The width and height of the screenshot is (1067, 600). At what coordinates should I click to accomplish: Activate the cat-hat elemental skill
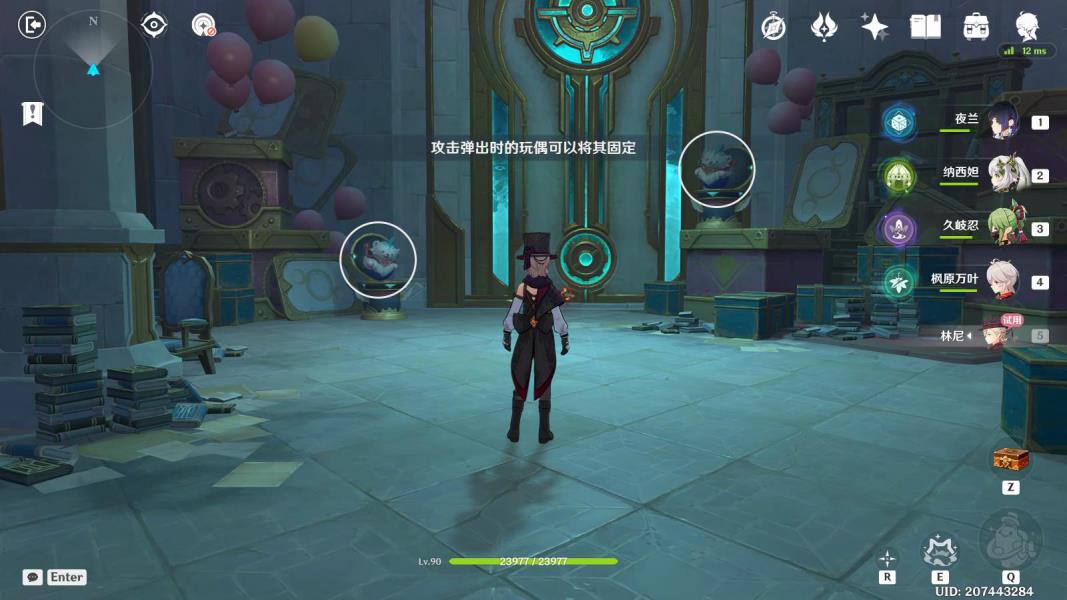coord(940,549)
